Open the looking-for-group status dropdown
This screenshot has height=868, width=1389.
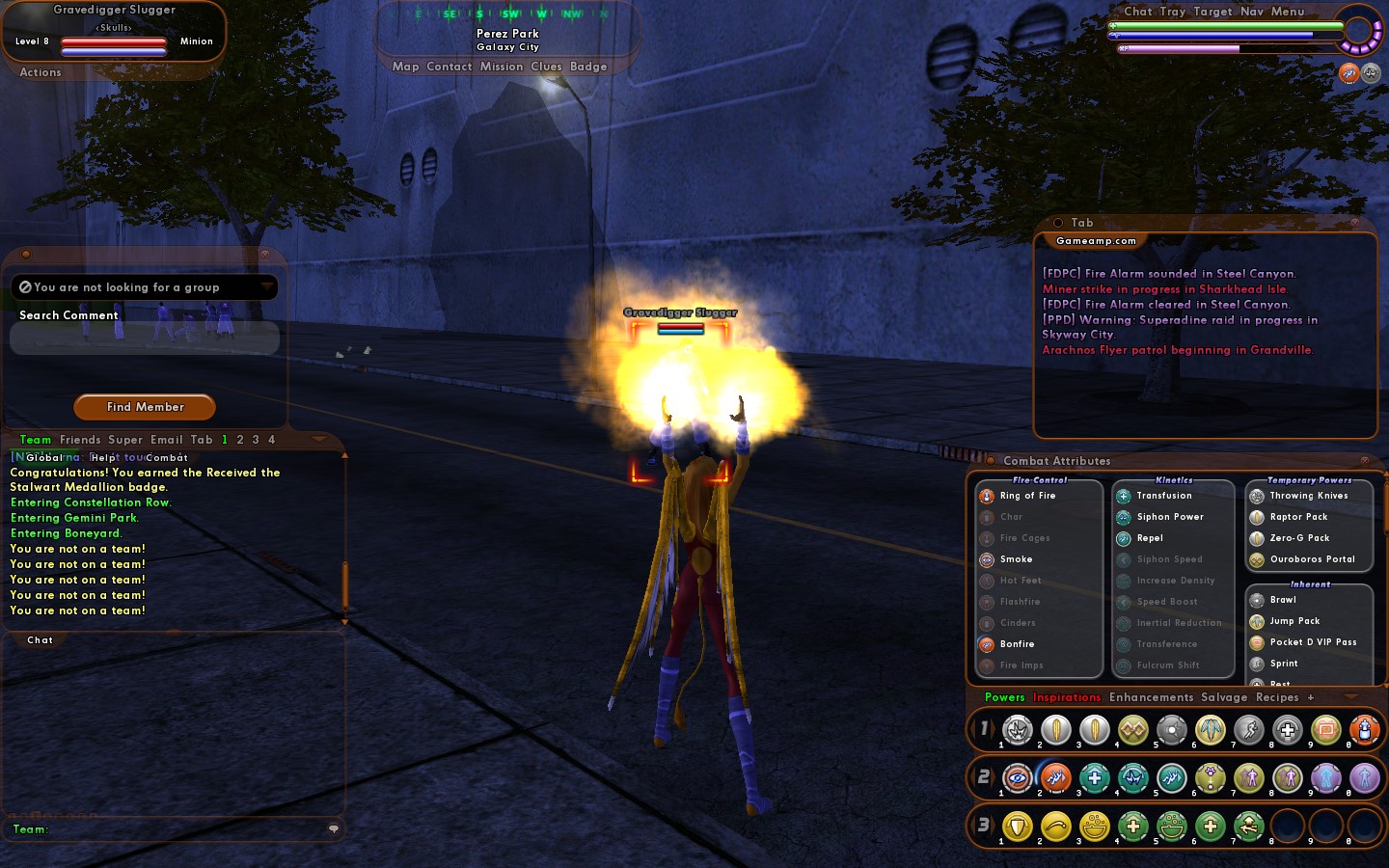(x=267, y=287)
